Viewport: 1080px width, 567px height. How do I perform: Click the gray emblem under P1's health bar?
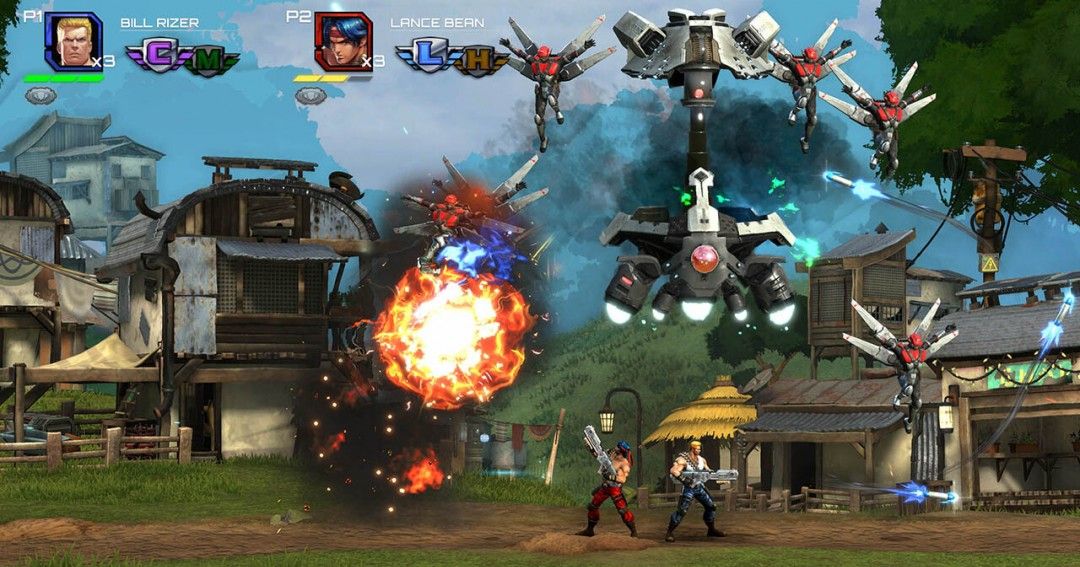coord(40,95)
